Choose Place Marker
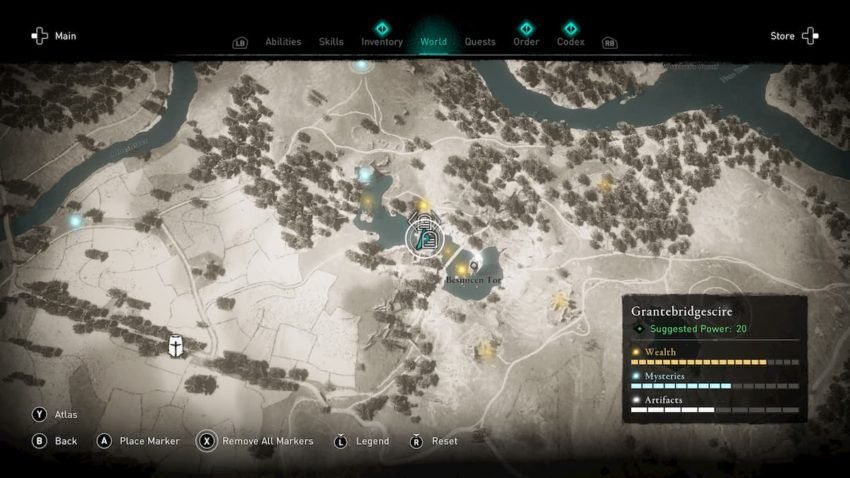 pos(138,441)
